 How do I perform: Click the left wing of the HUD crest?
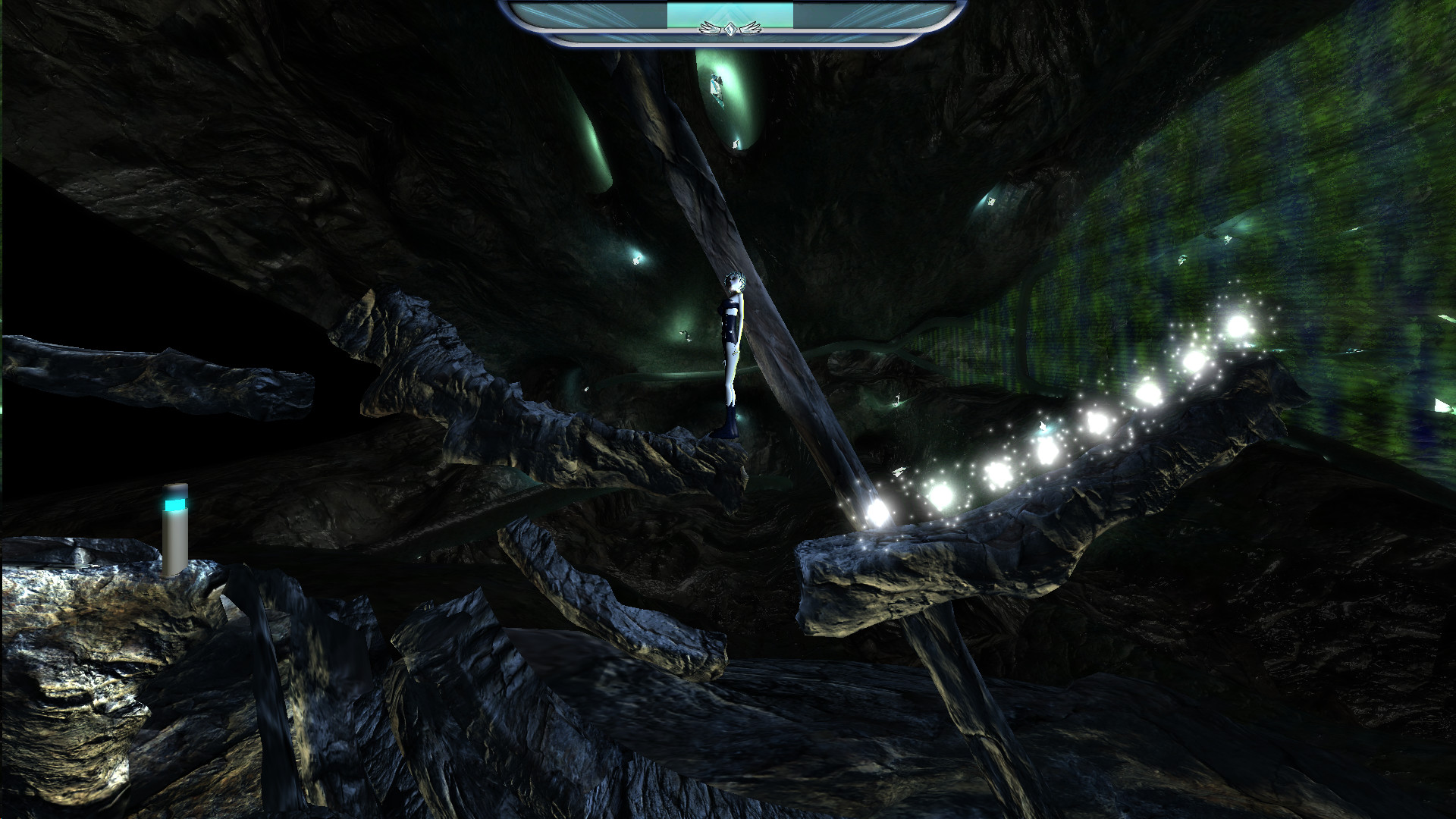(709, 29)
